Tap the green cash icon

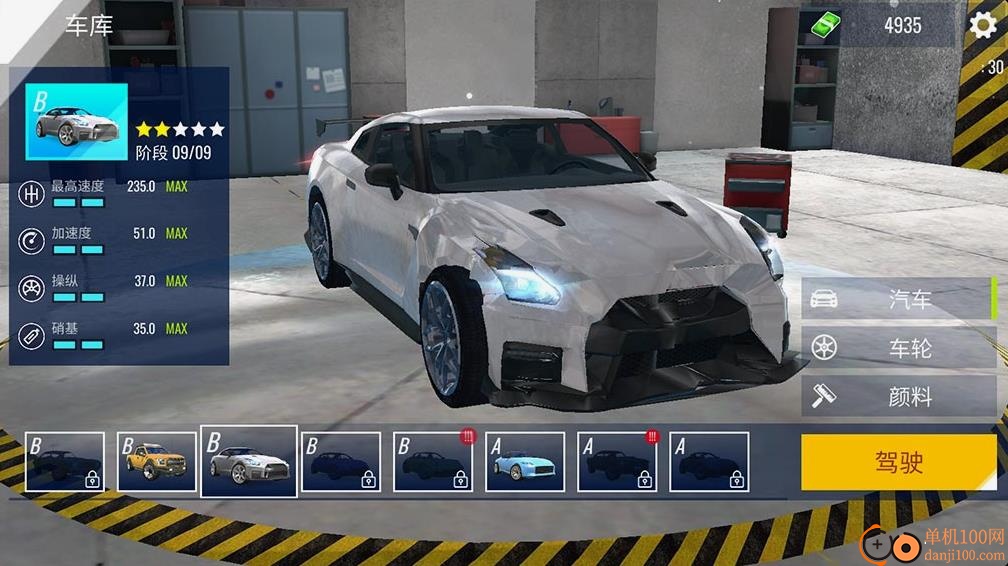(x=826, y=26)
